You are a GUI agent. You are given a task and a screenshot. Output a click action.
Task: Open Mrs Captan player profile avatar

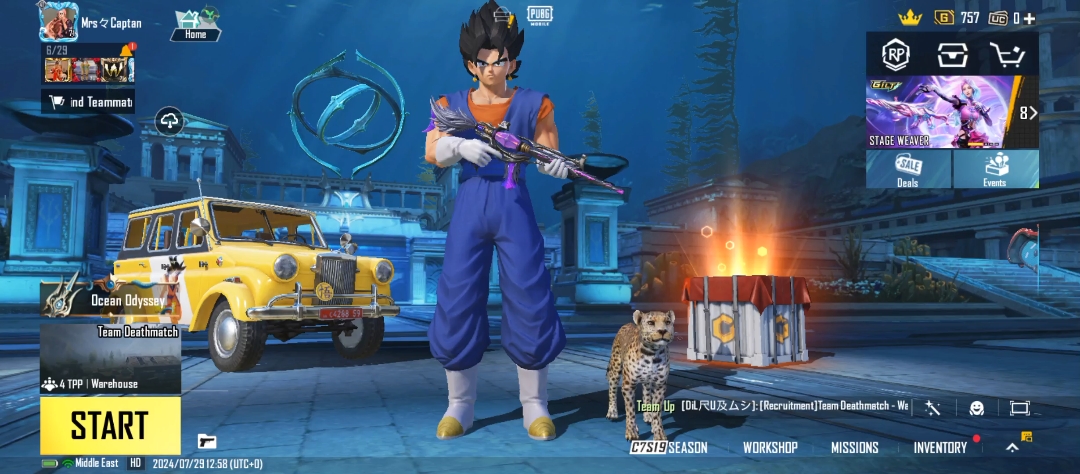click(x=58, y=20)
